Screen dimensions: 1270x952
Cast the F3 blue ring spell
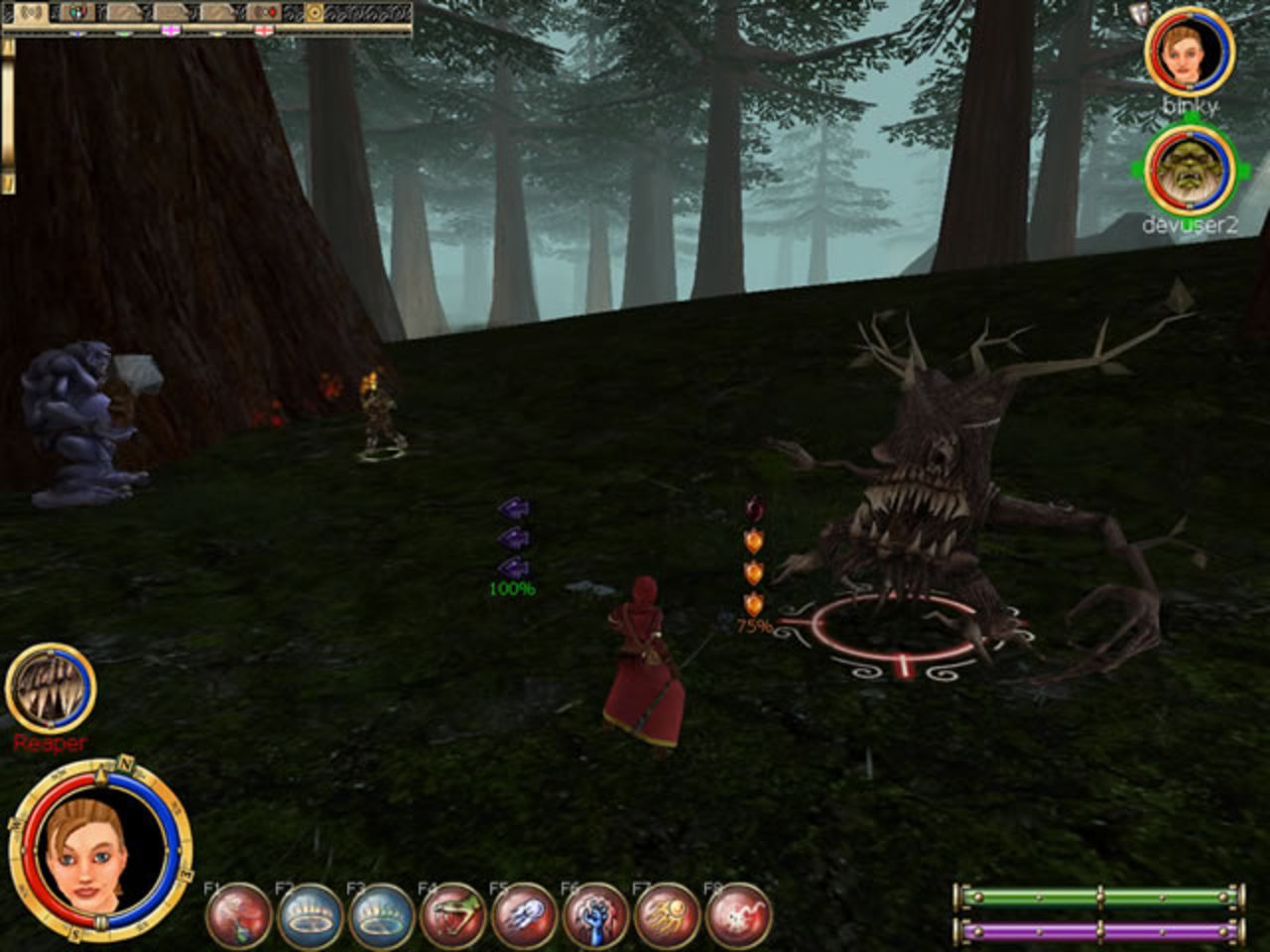pyautogui.click(x=383, y=916)
